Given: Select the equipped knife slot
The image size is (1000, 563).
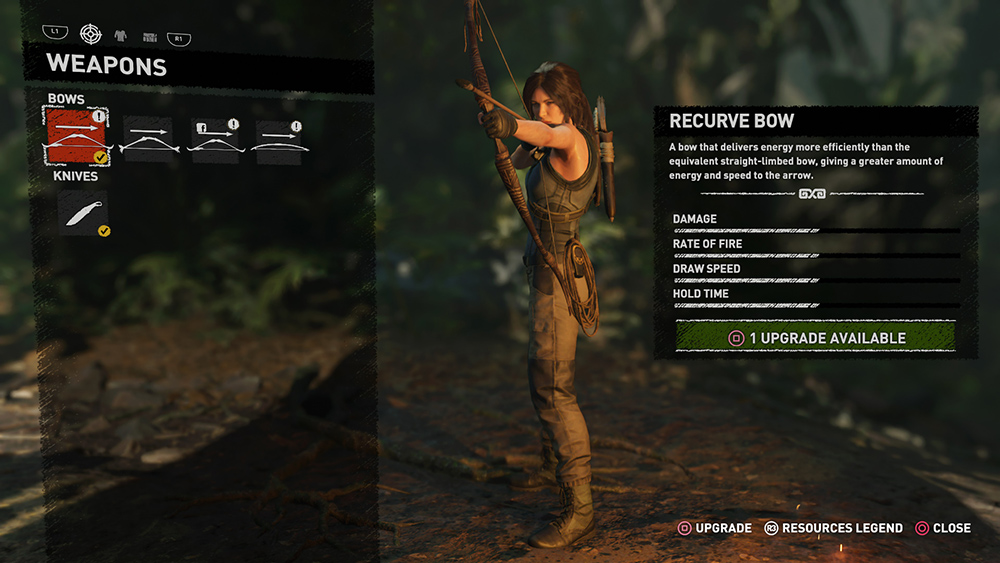Looking at the screenshot, I should click(x=83, y=212).
